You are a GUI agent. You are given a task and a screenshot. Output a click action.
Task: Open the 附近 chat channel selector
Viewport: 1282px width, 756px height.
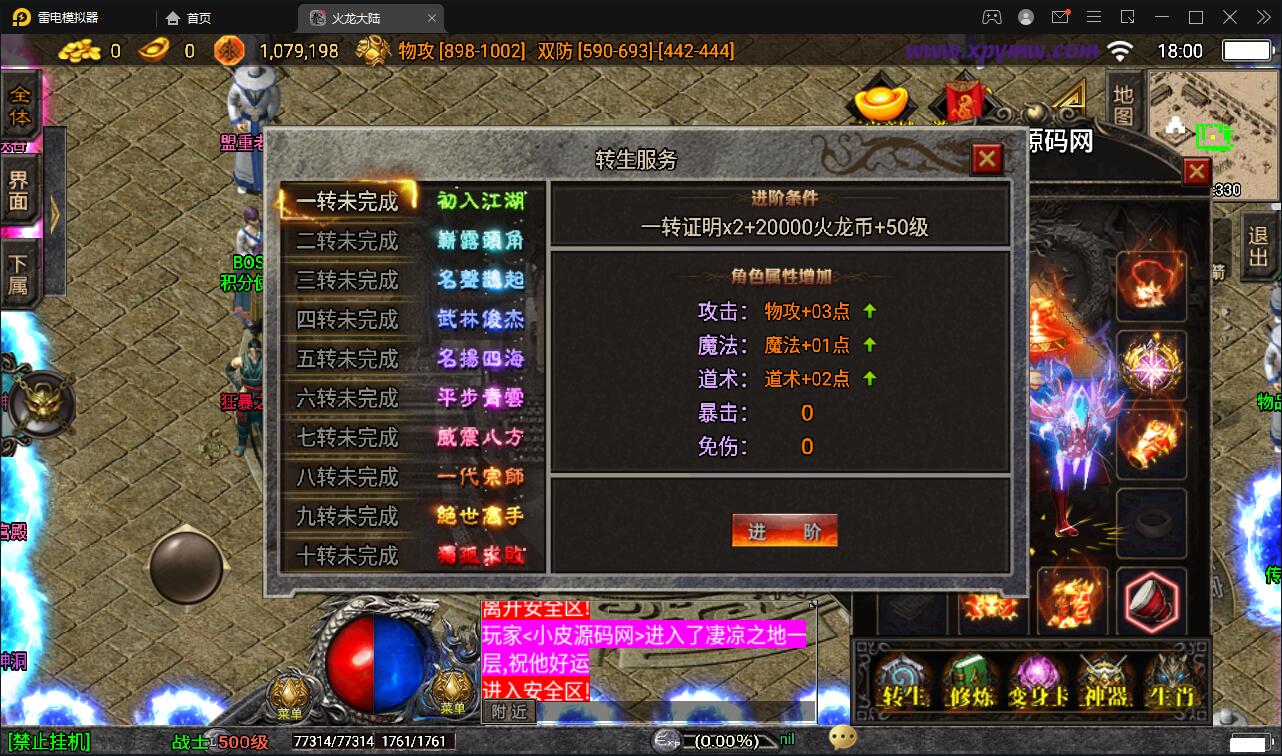tap(508, 711)
